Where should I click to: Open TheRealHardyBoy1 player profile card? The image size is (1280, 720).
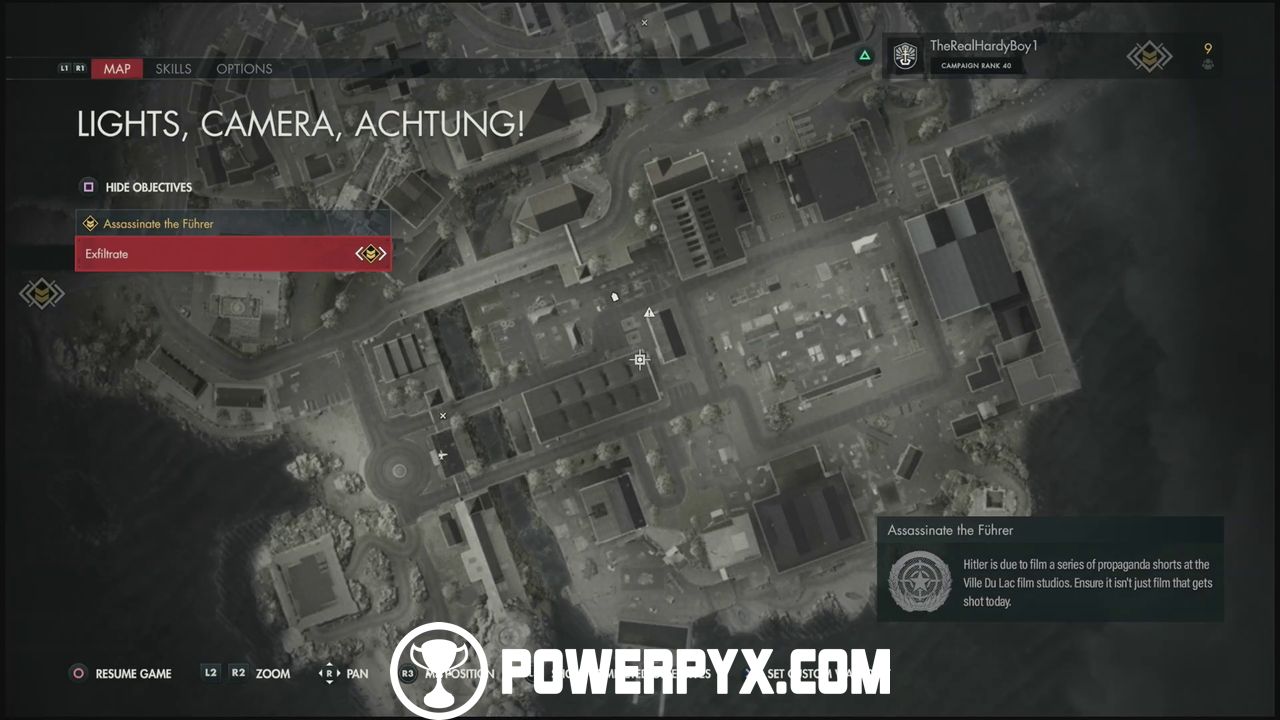pos(983,56)
